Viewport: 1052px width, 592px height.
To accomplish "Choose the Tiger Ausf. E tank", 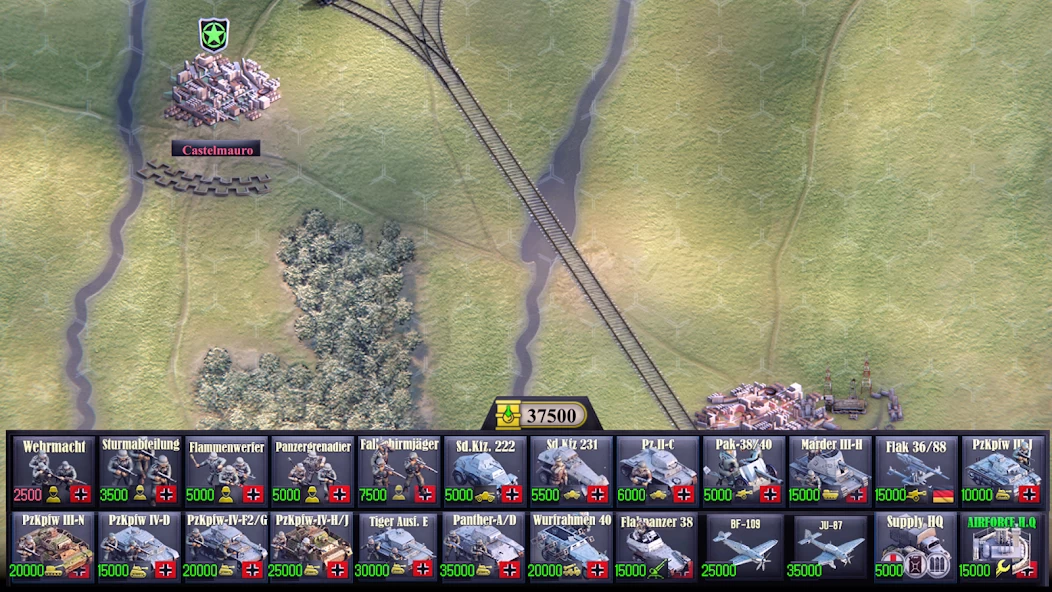I will tap(398, 547).
